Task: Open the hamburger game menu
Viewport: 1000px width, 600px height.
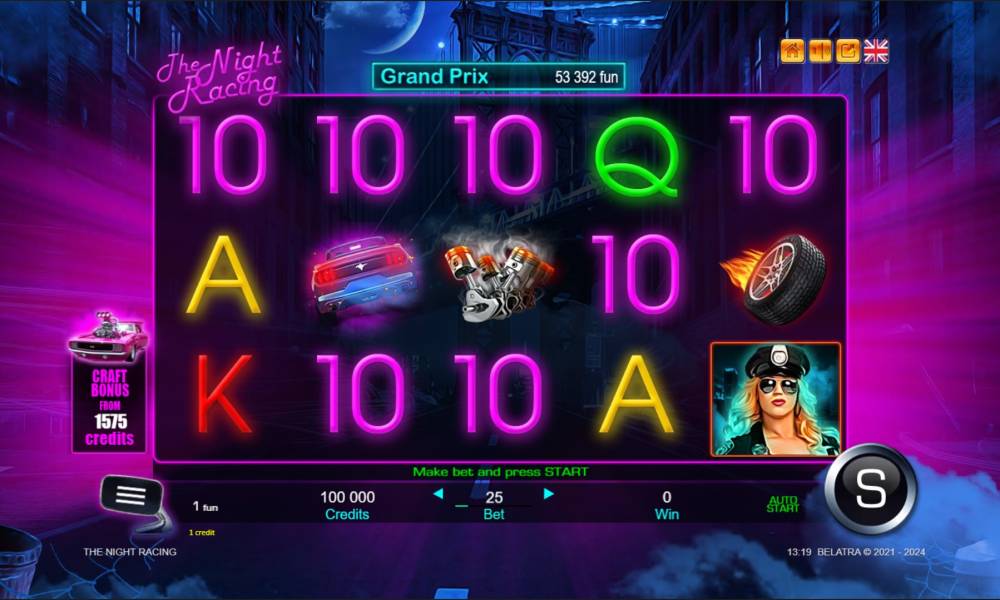Action: tap(131, 495)
